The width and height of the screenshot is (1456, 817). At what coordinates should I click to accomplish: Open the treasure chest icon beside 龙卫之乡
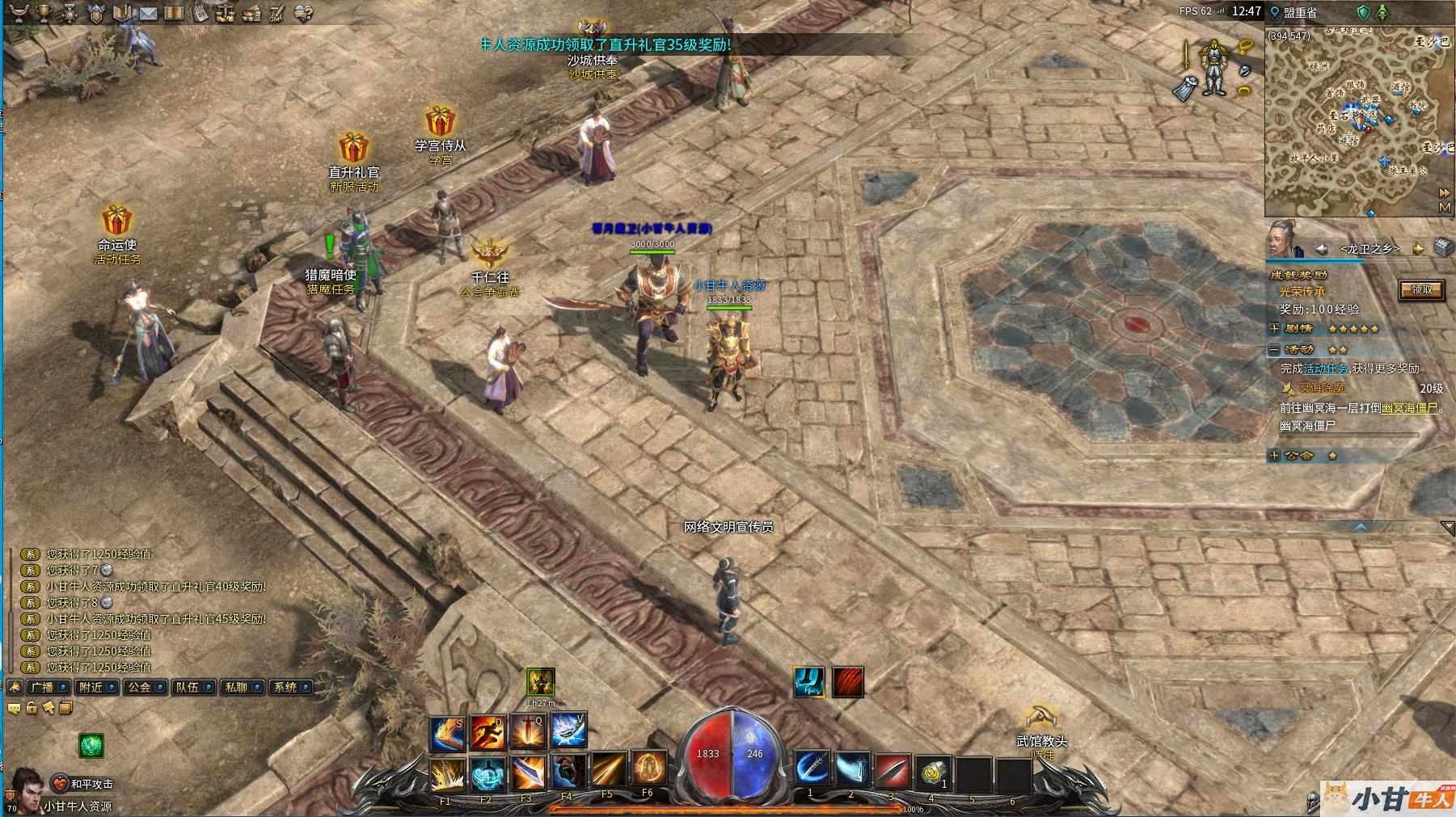click(1444, 247)
